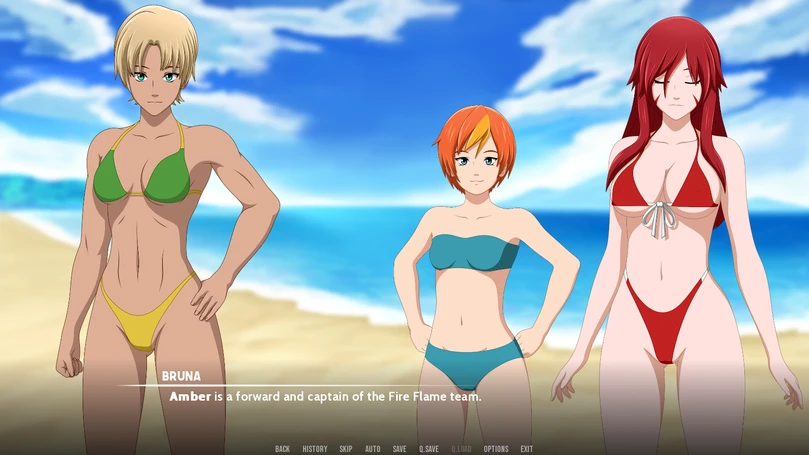Click the dimmed Q.LOAD button
This screenshot has width=809, height=455.
pyautogui.click(x=462, y=449)
